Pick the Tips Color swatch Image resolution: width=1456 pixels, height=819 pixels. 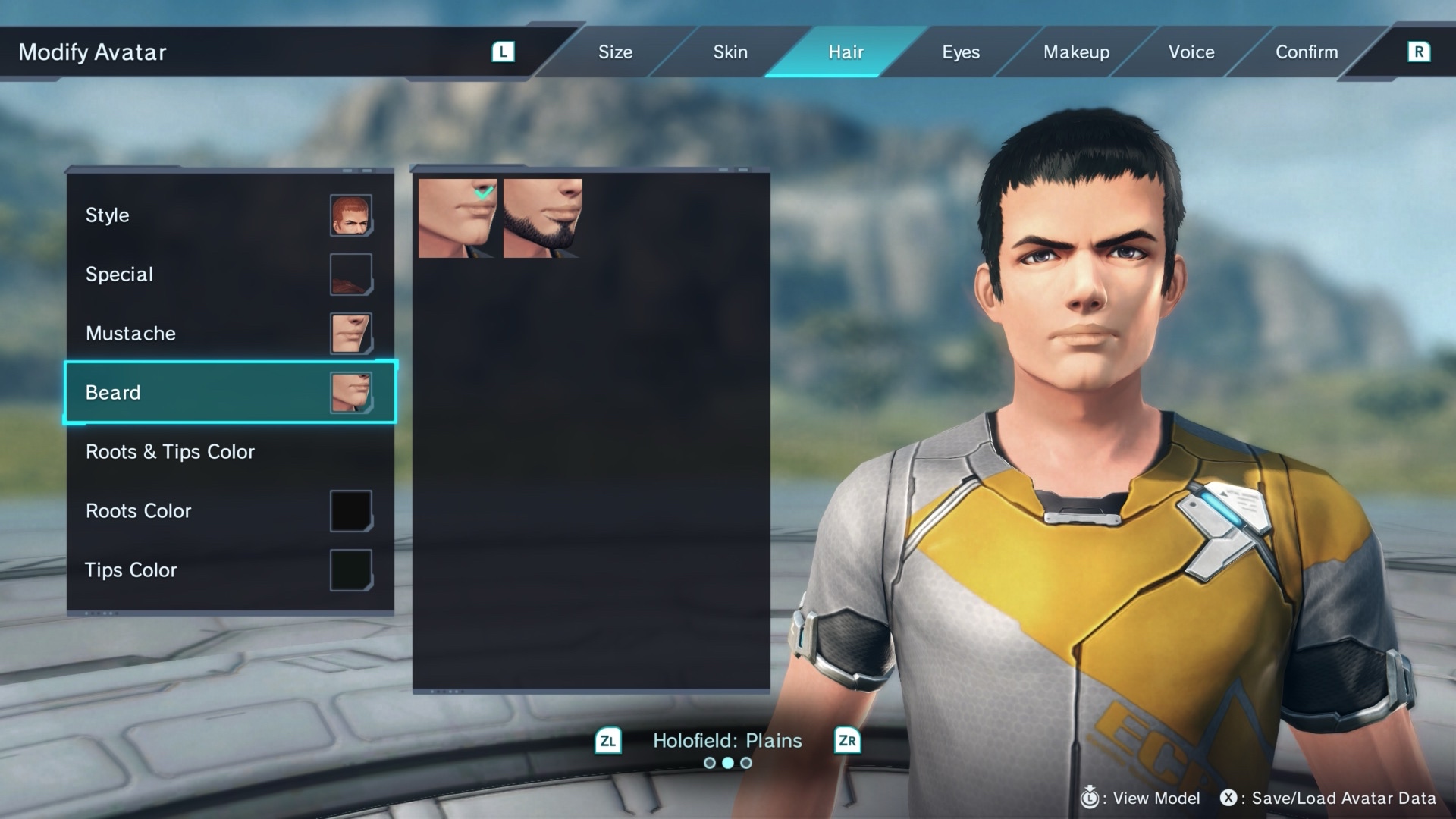pyautogui.click(x=350, y=570)
